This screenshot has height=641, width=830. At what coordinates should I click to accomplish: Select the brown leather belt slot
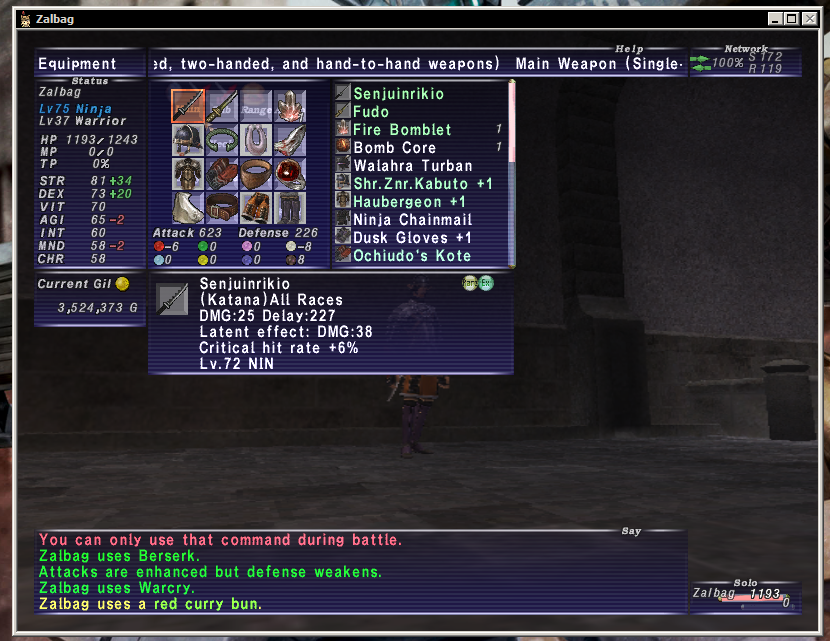(x=222, y=208)
